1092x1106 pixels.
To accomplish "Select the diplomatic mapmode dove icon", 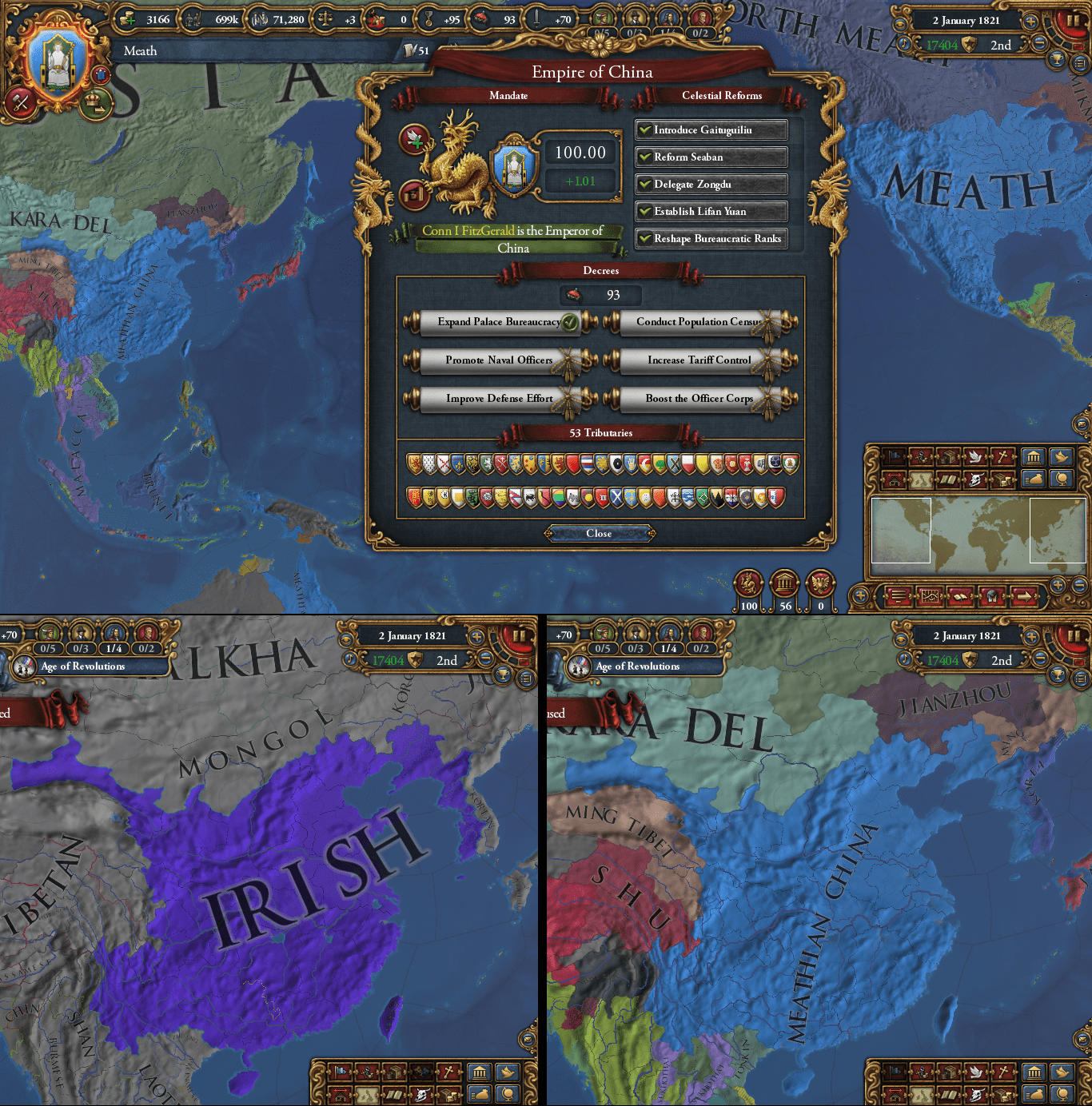I will (x=974, y=457).
